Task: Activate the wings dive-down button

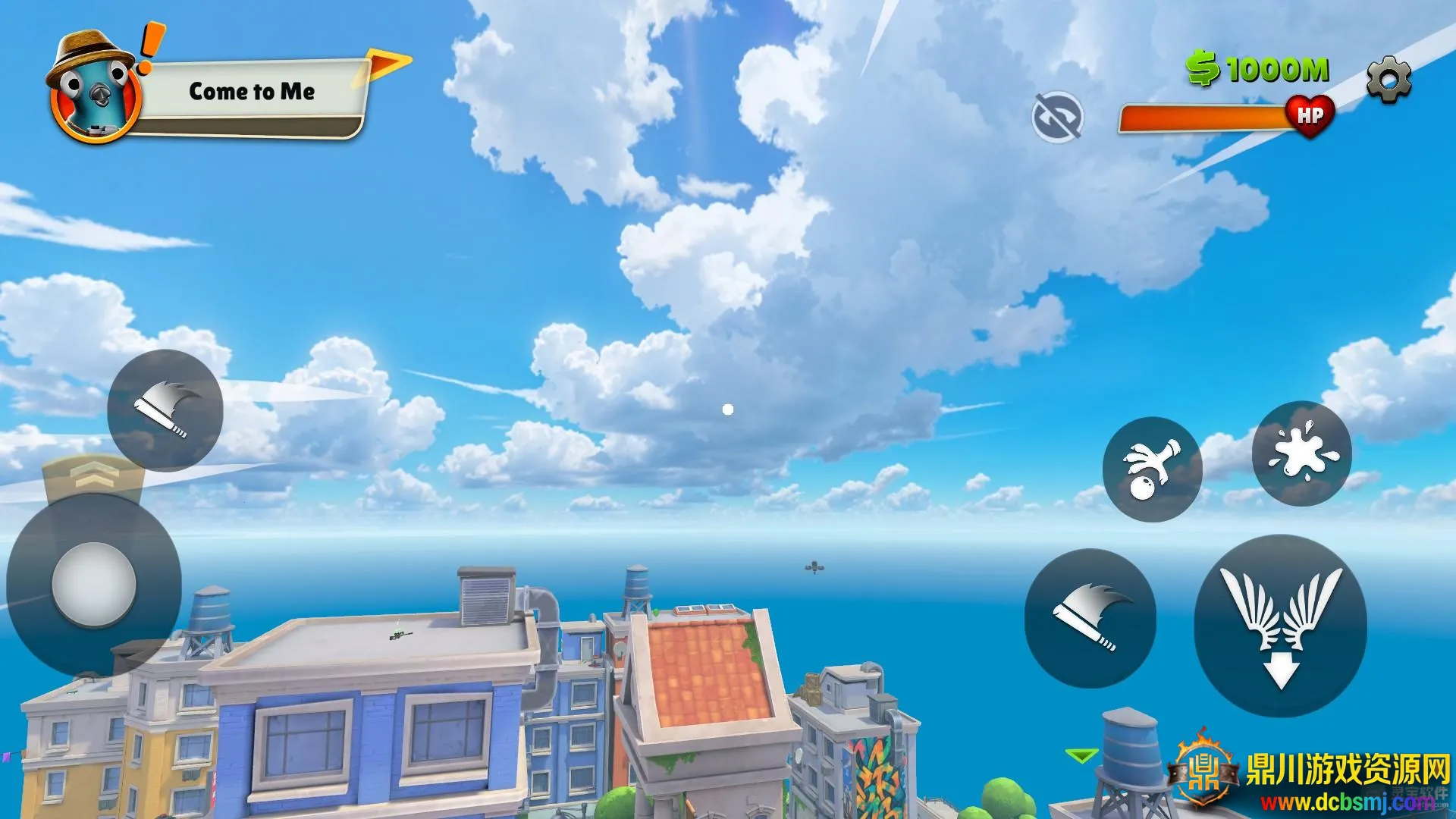Action: (1281, 626)
